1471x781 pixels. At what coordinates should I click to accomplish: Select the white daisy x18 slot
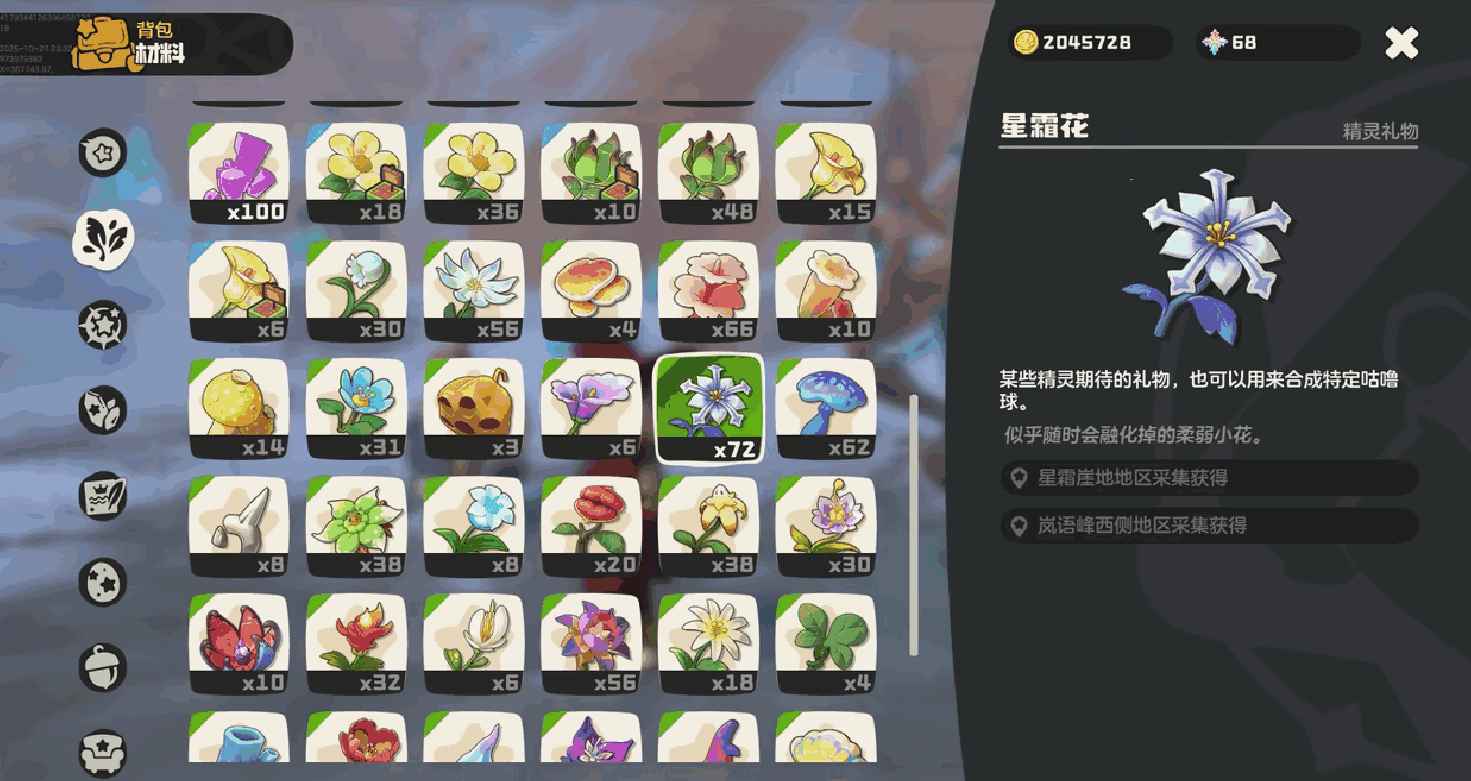pyautogui.click(x=708, y=645)
